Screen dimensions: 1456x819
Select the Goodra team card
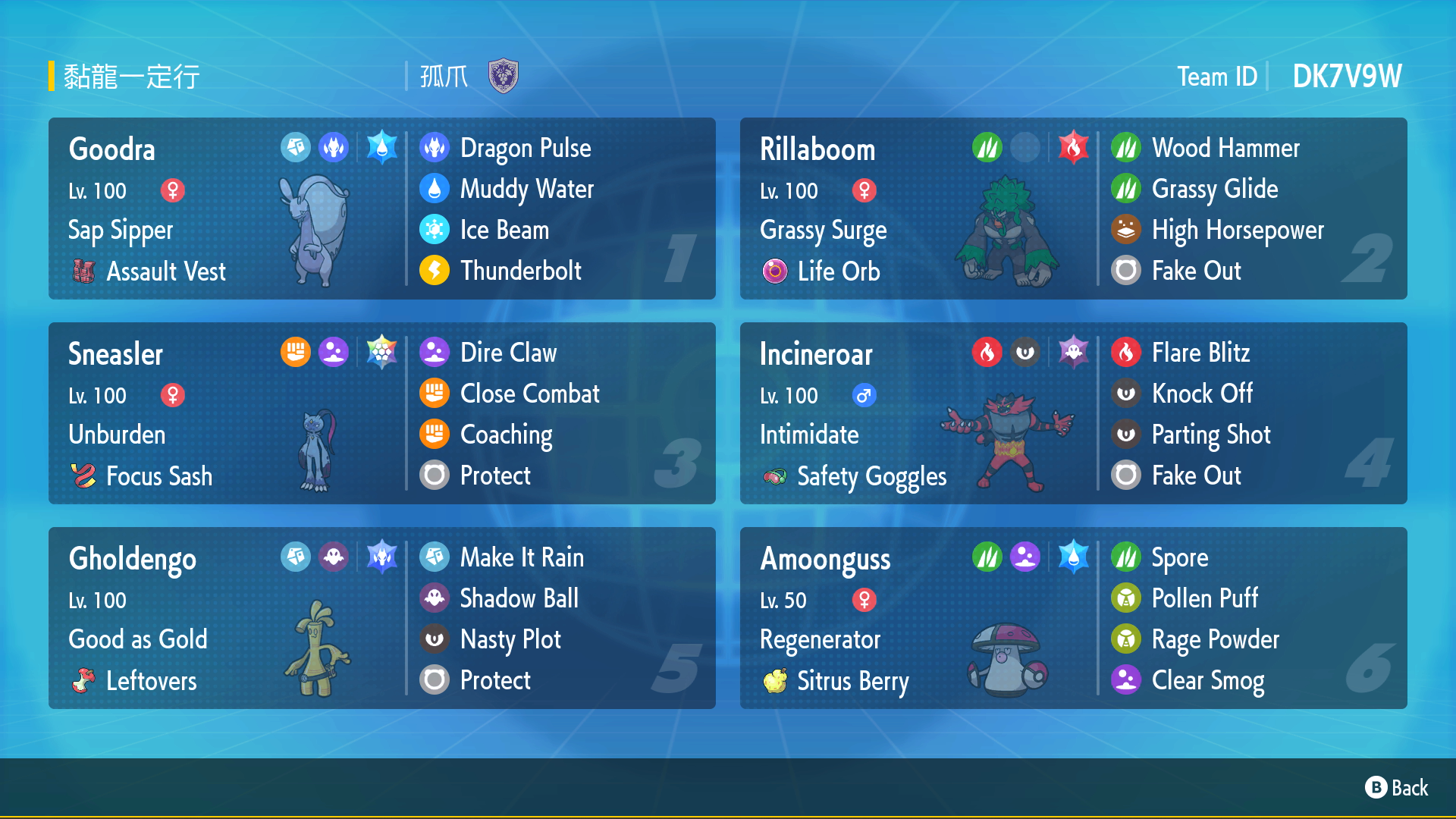tap(381, 209)
